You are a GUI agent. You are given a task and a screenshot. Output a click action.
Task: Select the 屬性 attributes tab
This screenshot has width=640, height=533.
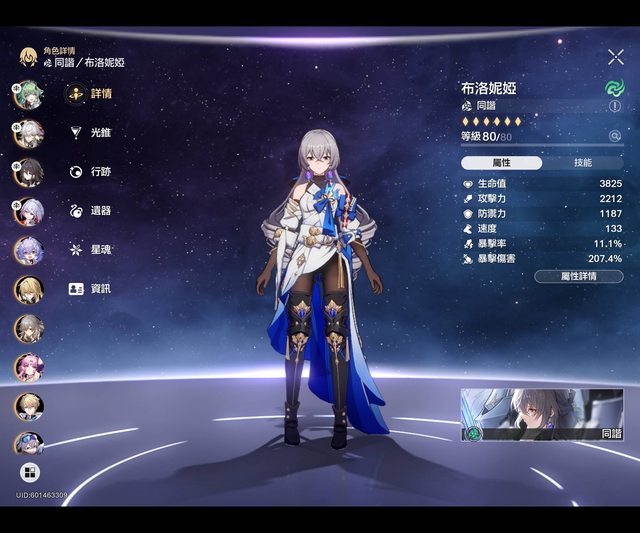(x=502, y=162)
